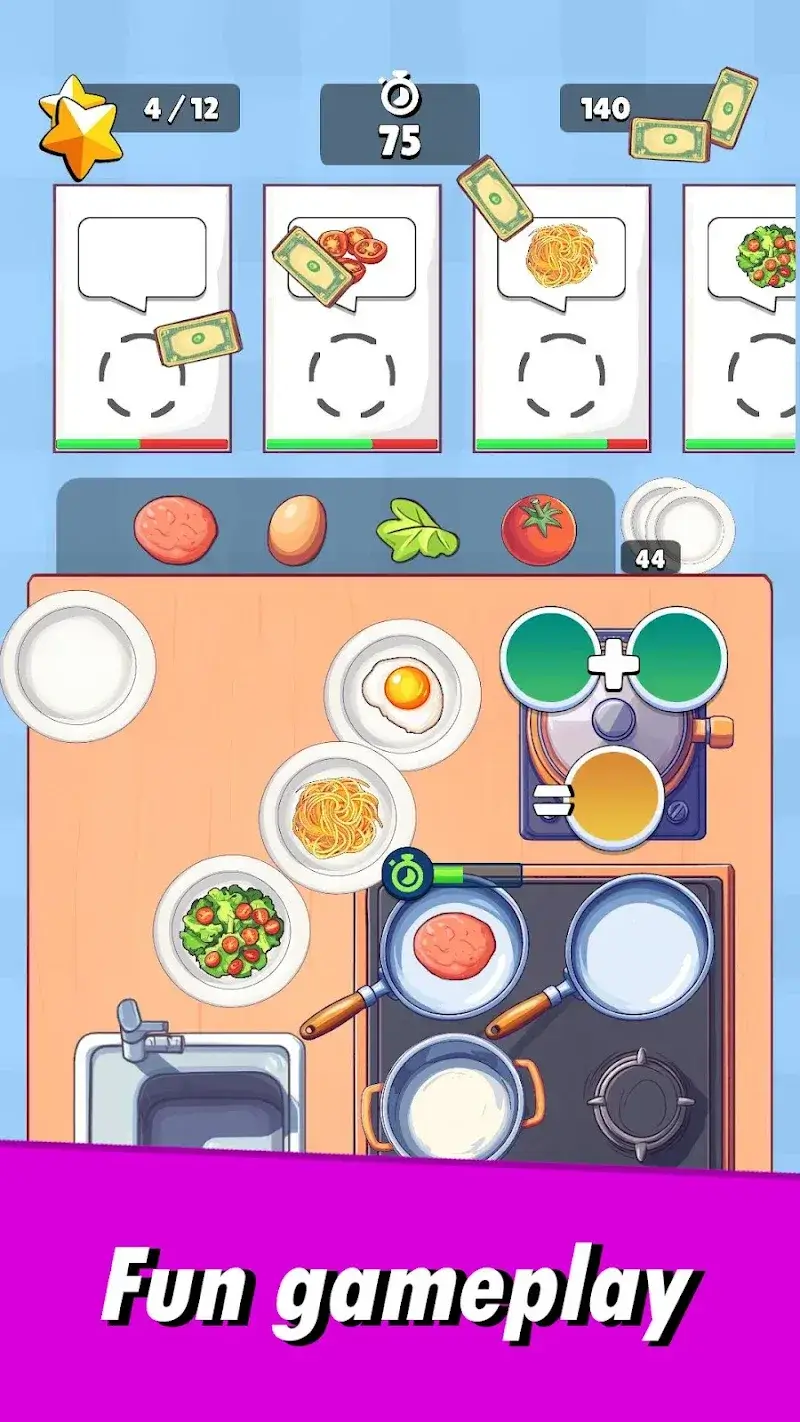800x1422 pixels.
Task: Pick the raw meat patty from the ingredient tray
Action: (175, 530)
